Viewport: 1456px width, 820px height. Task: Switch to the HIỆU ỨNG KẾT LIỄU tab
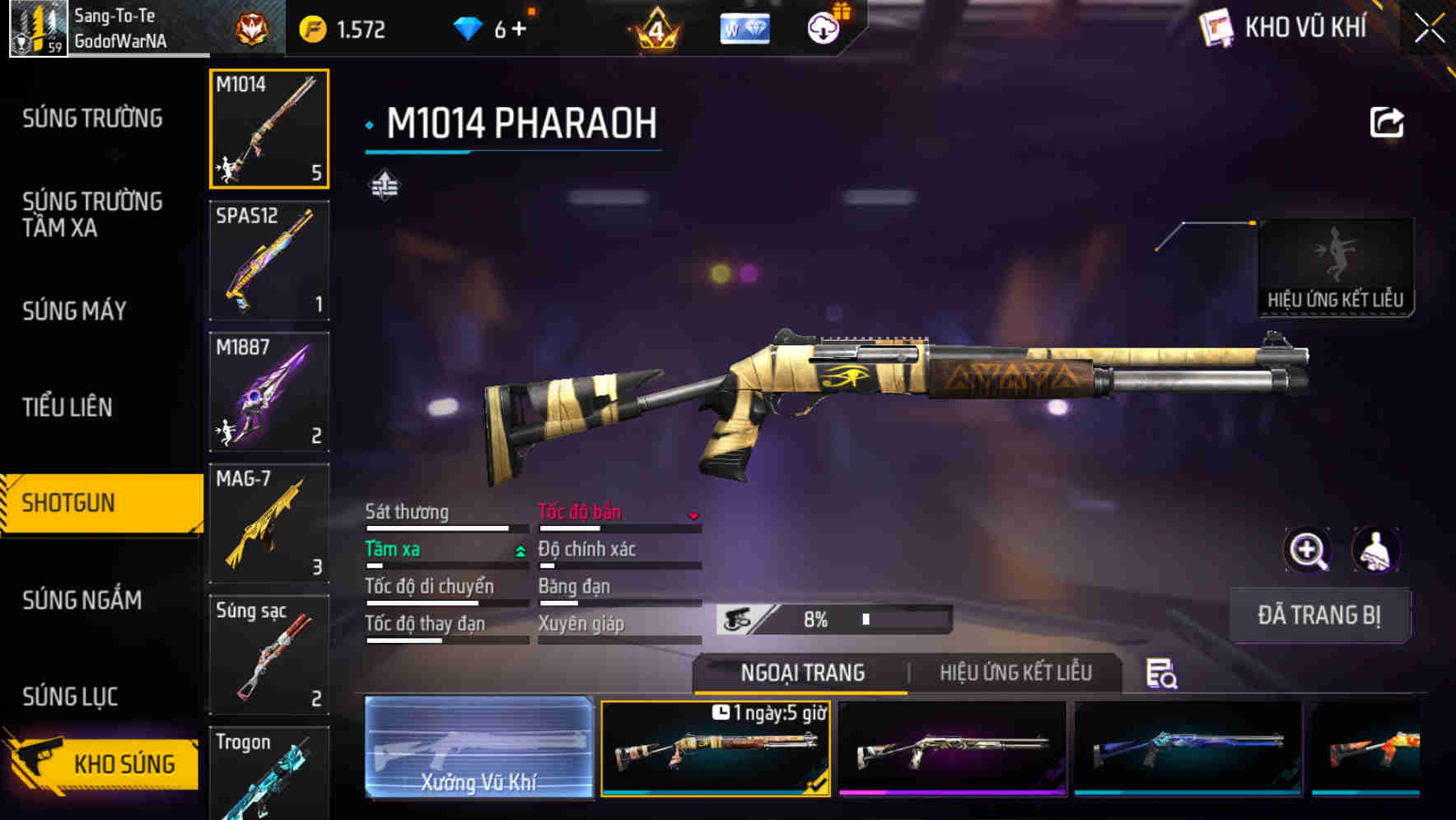pyautogui.click(x=1018, y=673)
